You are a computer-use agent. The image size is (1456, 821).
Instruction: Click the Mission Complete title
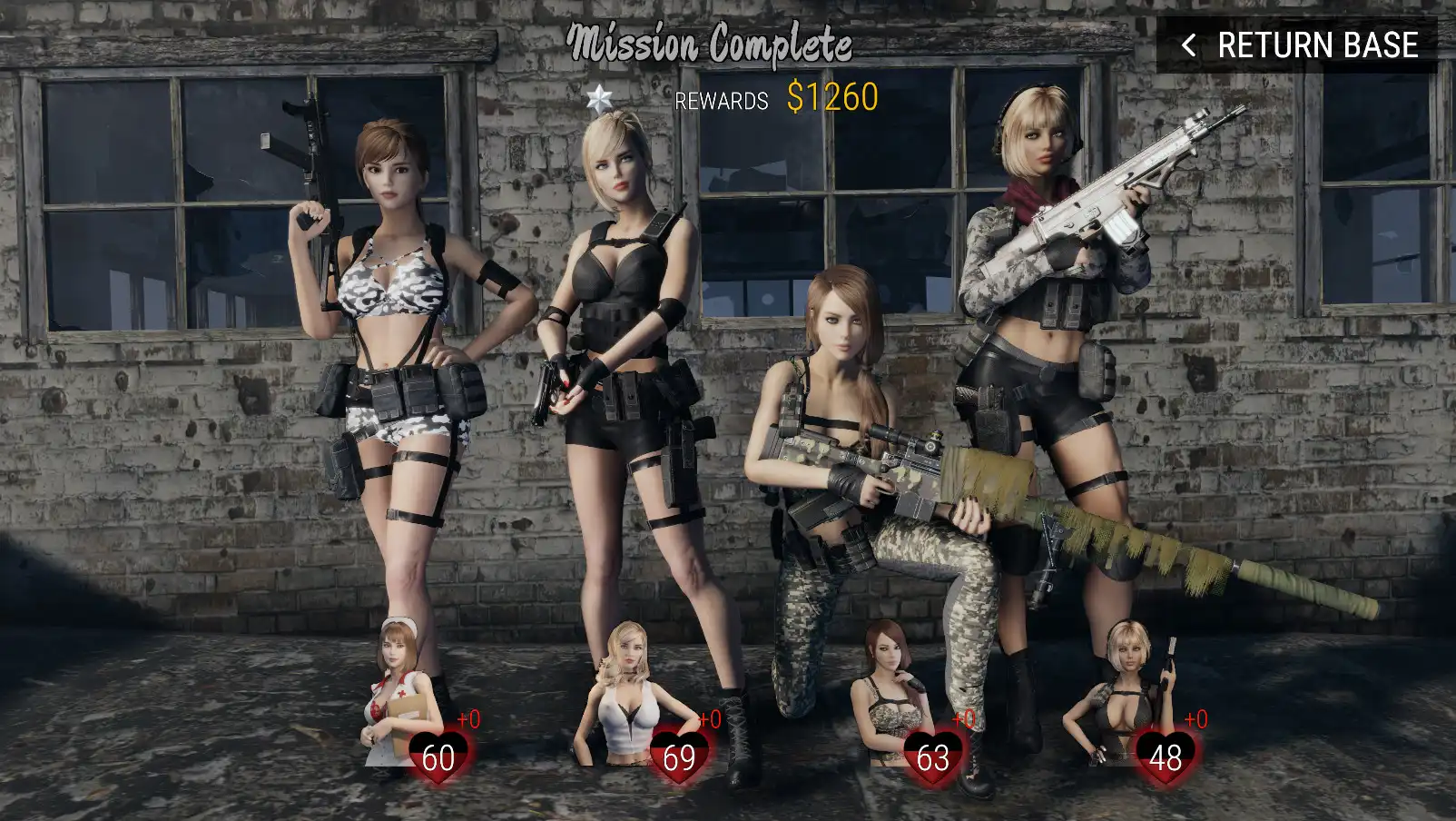712,42
